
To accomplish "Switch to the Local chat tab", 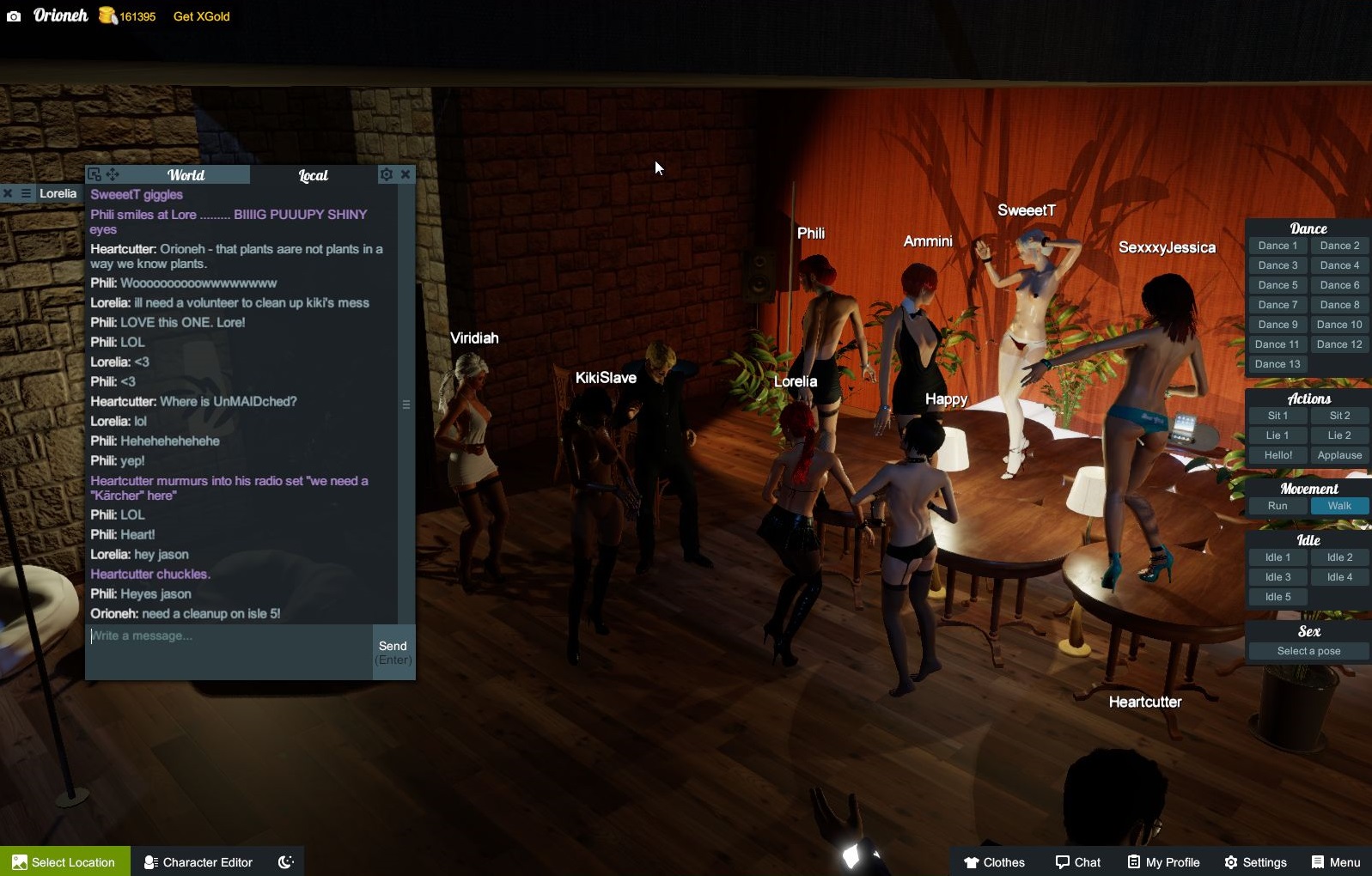I will (x=313, y=174).
